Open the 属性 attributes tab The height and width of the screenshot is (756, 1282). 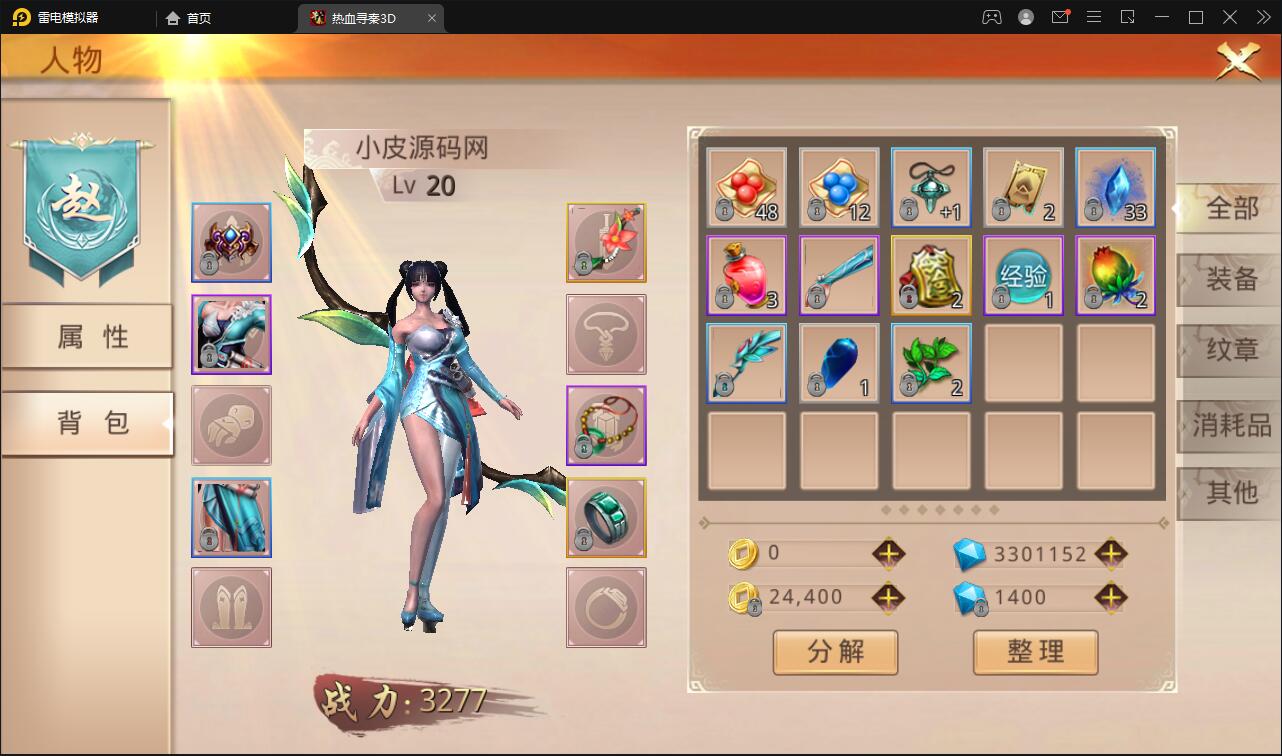point(90,337)
